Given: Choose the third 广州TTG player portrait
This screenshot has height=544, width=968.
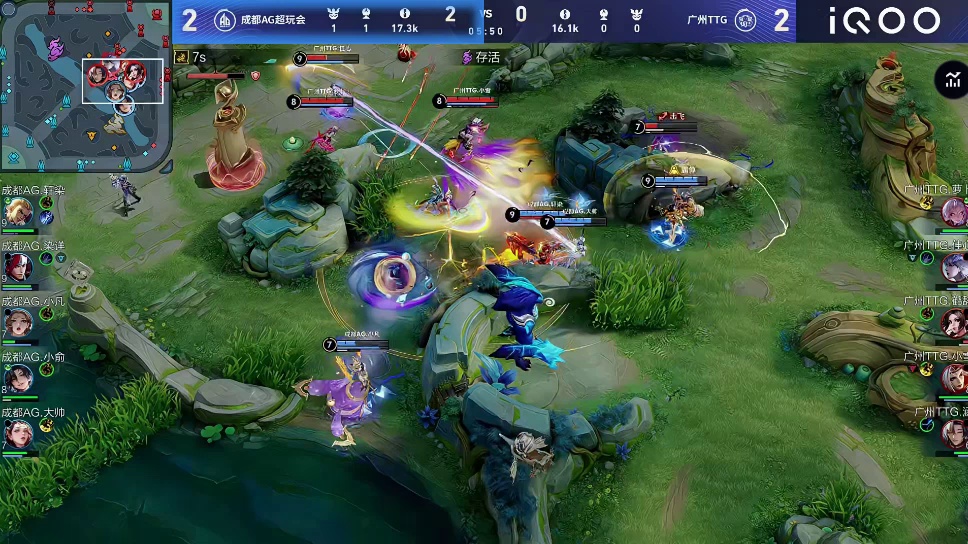Looking at the screenshot, I should [953, 322].
